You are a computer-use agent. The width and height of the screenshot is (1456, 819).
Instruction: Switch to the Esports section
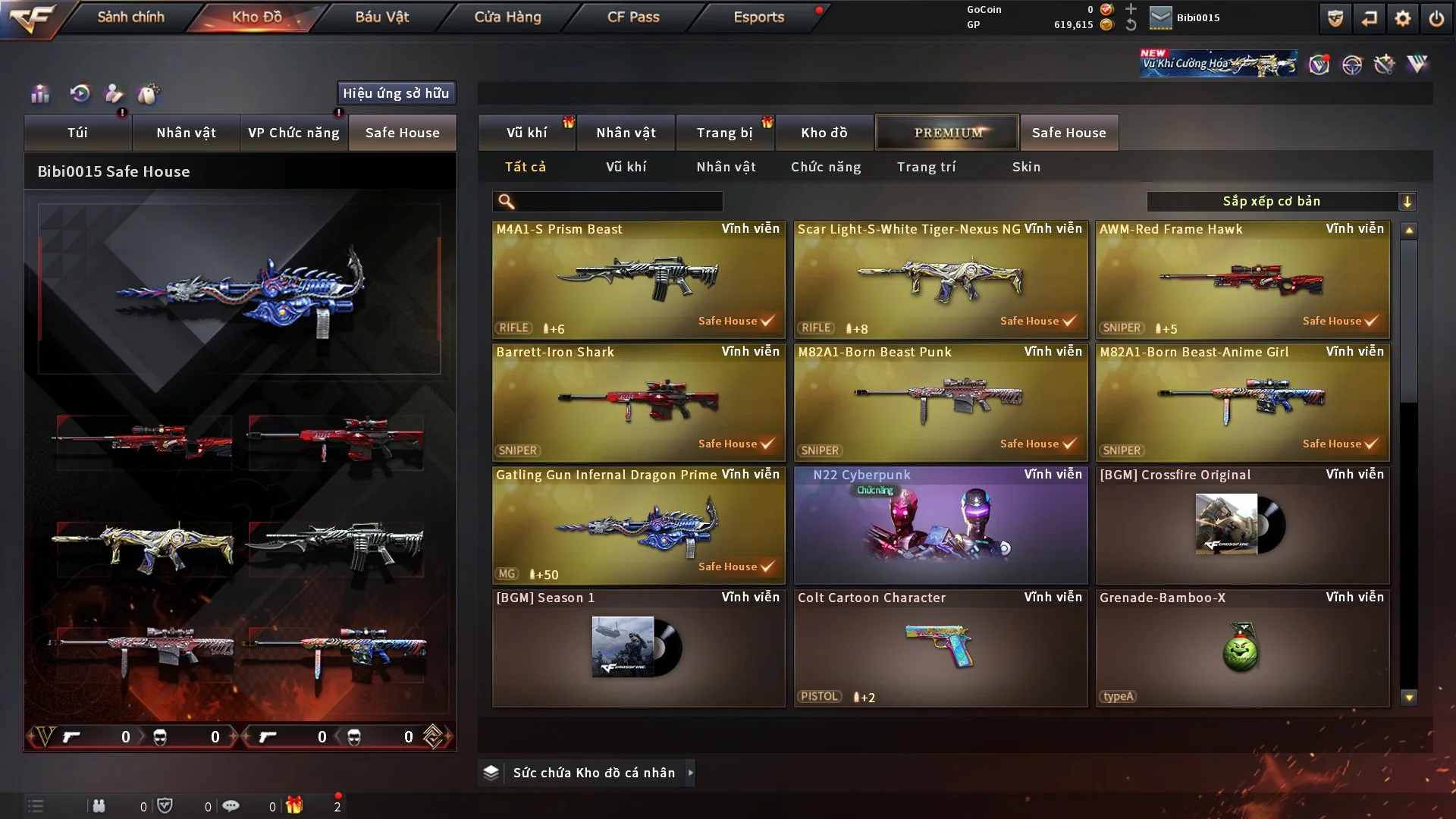pos(758,17)
